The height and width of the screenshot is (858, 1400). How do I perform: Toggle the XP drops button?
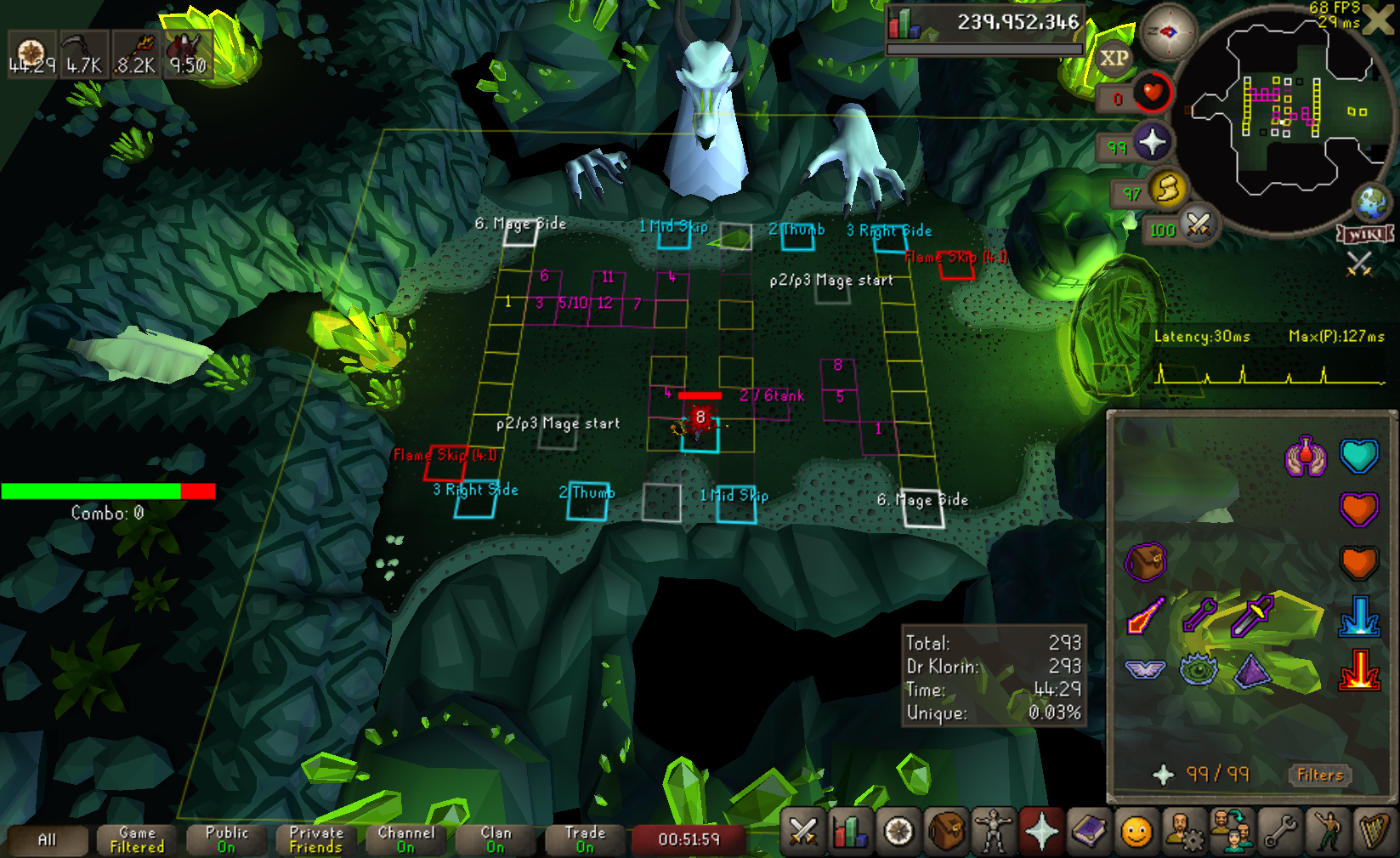[x=1114, y=59]
